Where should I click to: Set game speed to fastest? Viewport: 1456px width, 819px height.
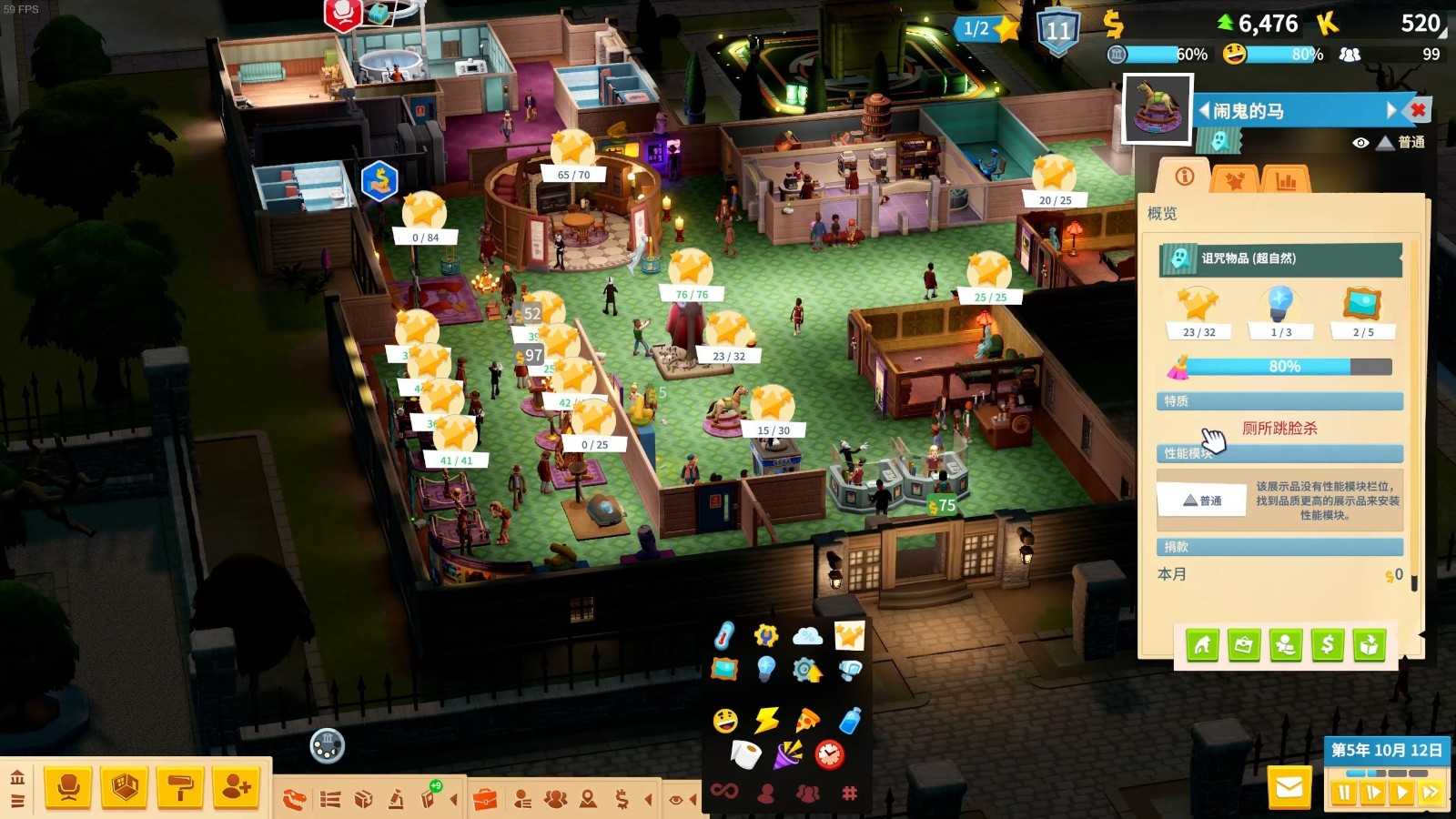(1430, 793)
